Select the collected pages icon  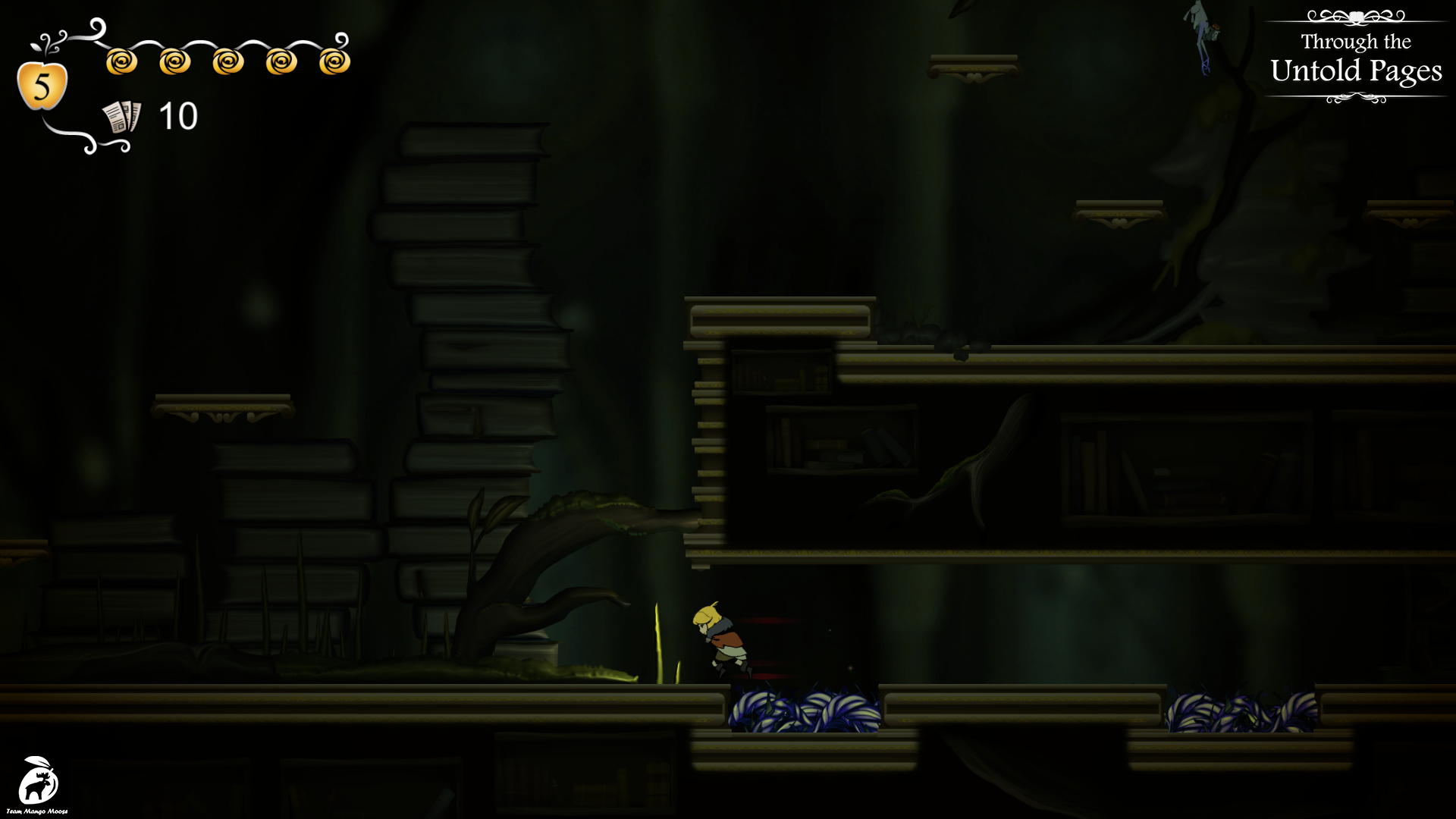coord(122,118)
